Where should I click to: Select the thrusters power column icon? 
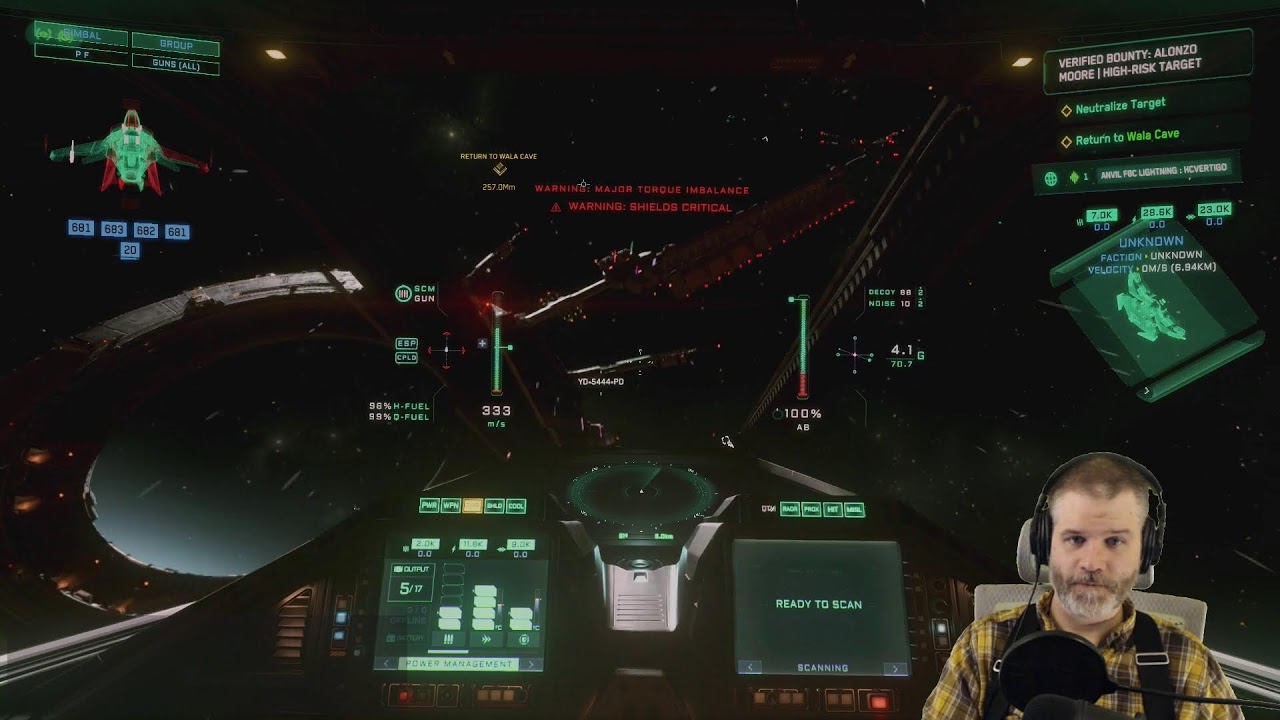[x=486, y=639]
